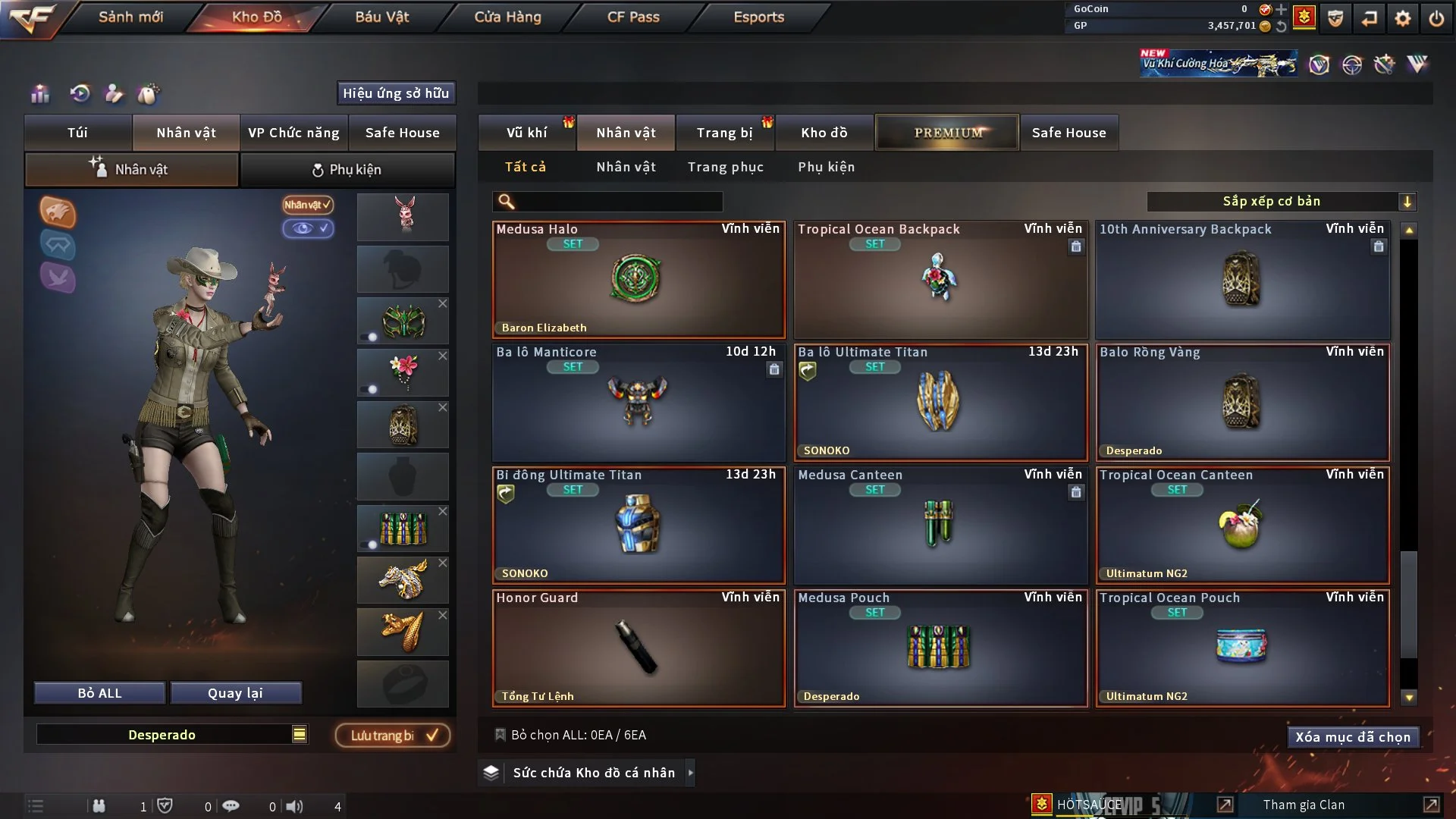Remove all equipment with Bỏ ALL

(x=99, y=693)
